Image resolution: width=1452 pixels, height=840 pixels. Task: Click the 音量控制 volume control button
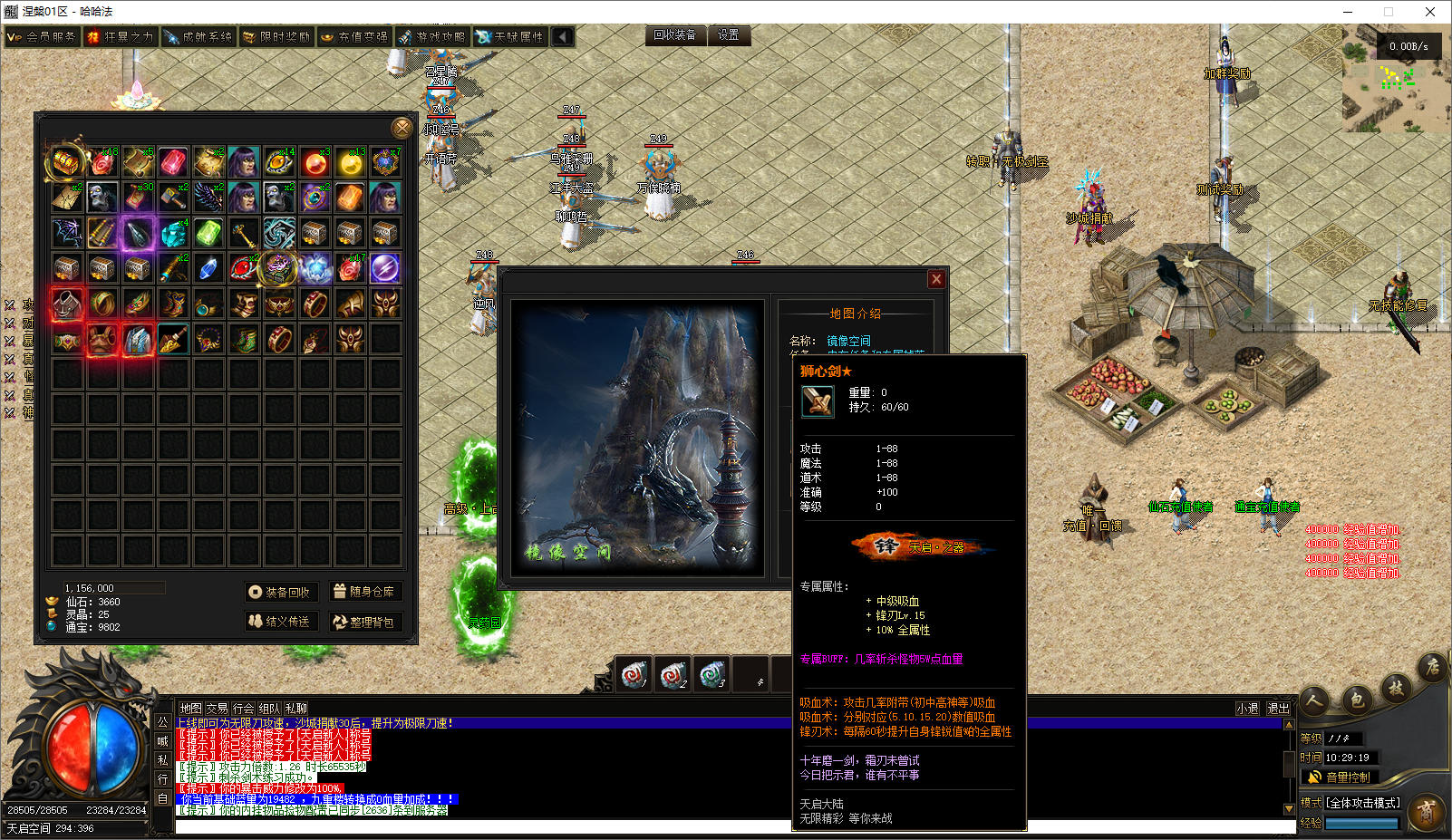tap(1340, 777)
